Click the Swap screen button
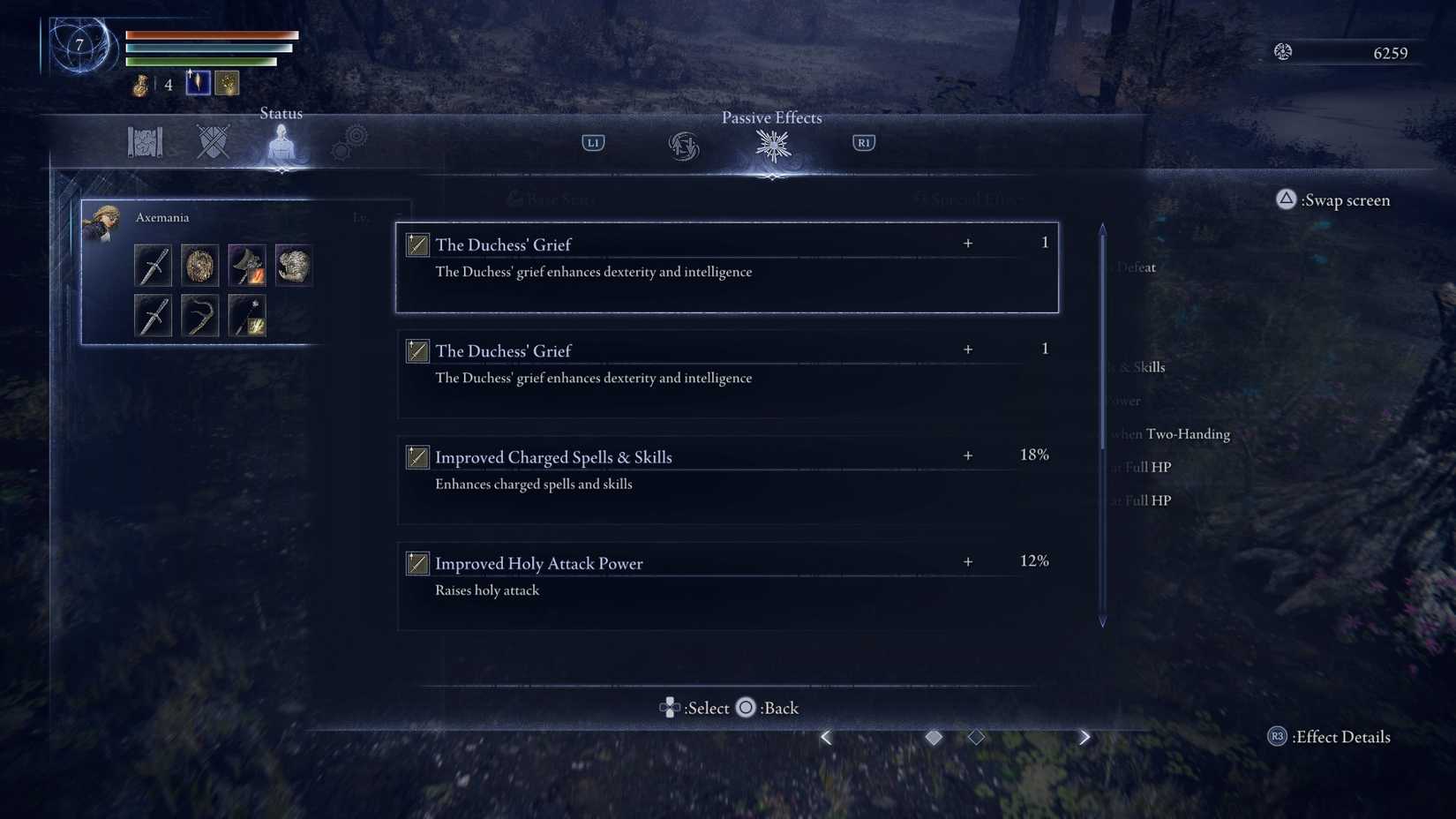 click(1333, 200)
